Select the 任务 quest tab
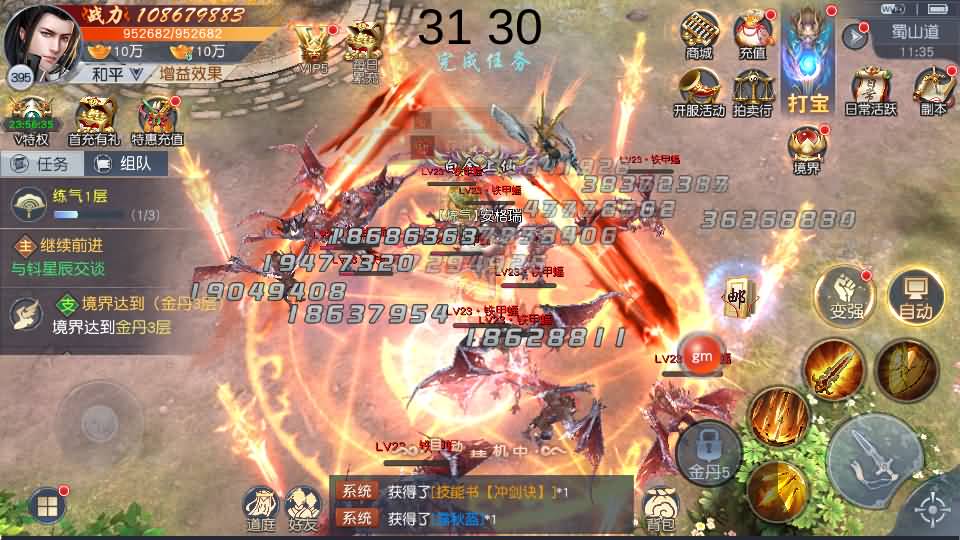The width and height of the screenshot is (960, 540). [x=41, y=165]
